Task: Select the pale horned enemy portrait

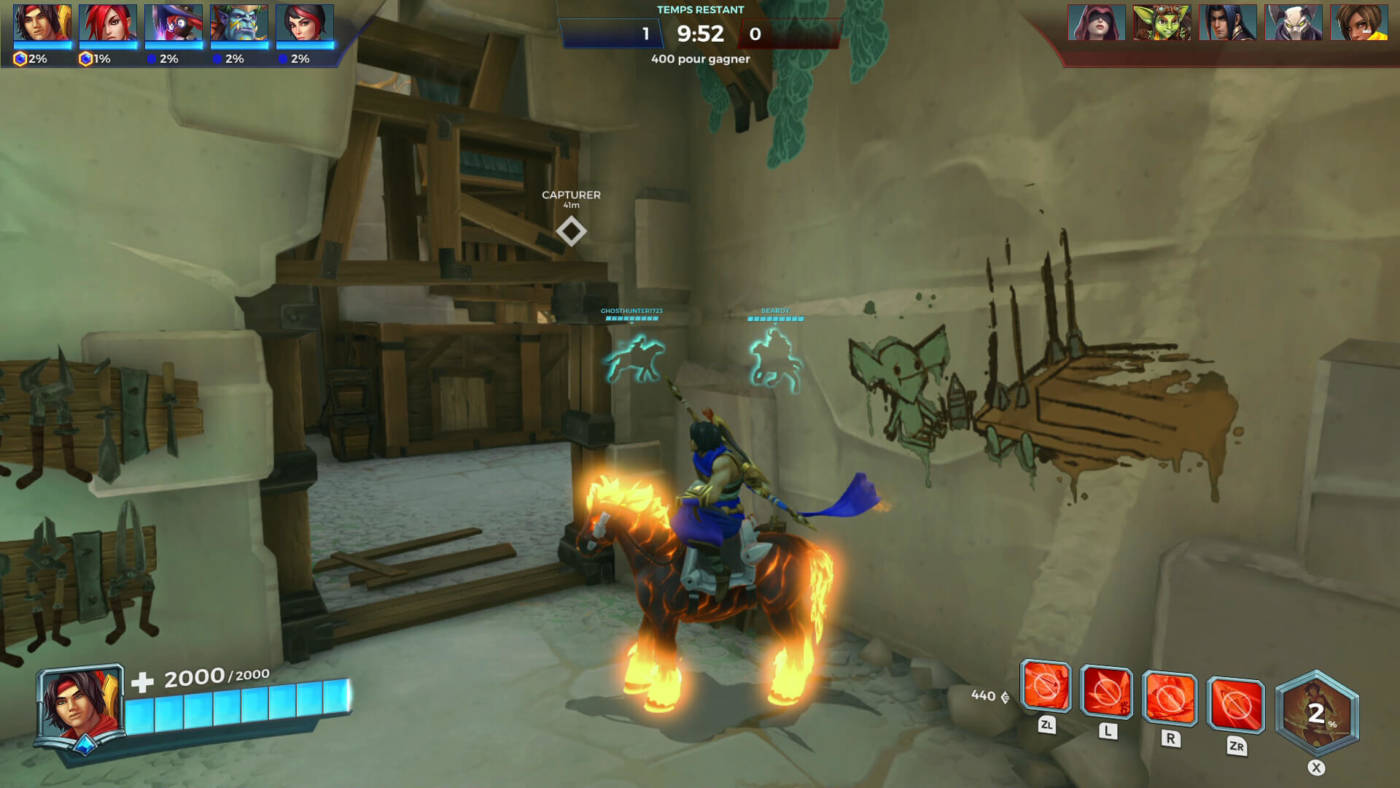Action: pyautogui.click(x=1293, y=22)
